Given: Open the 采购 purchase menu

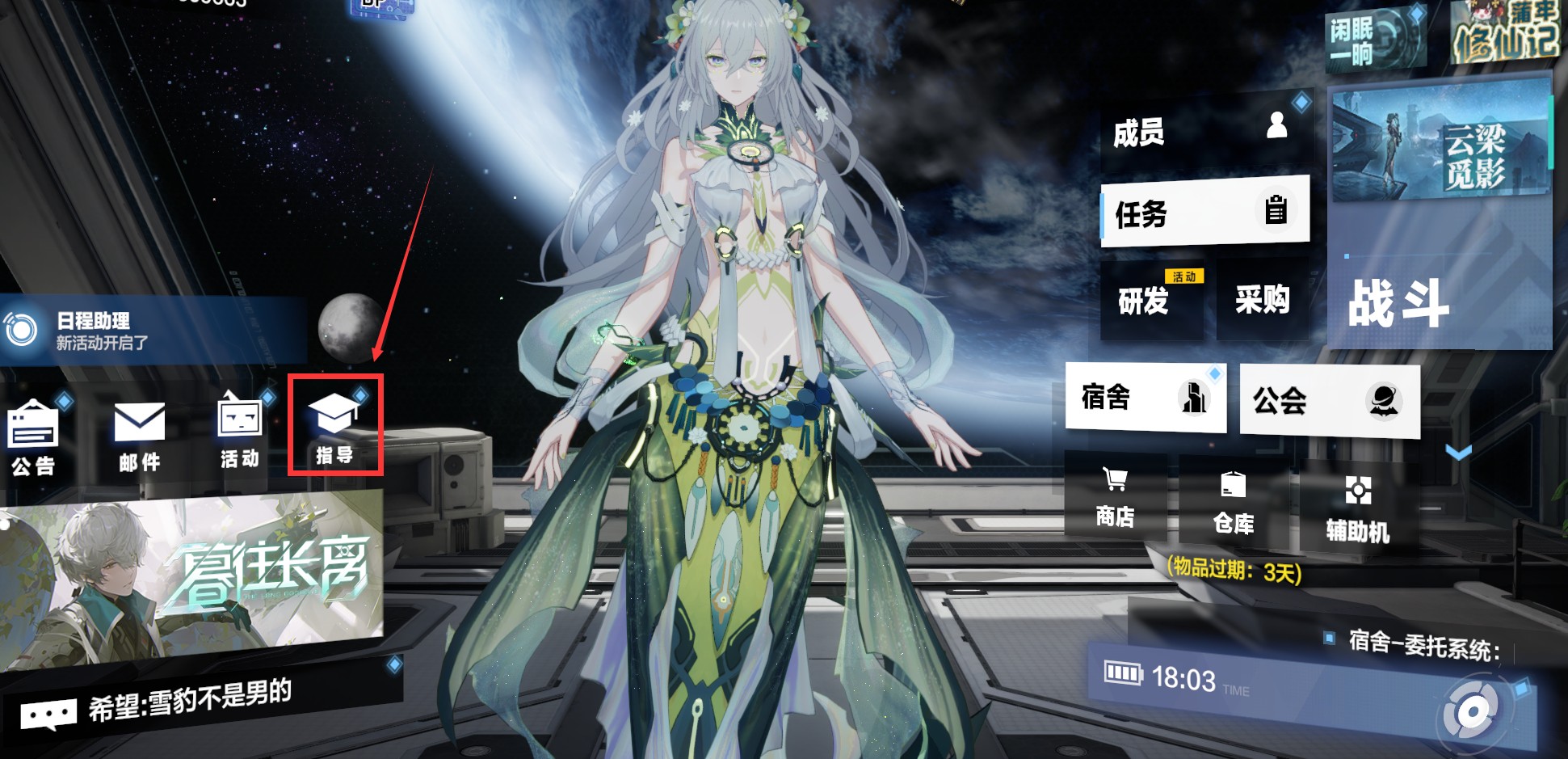Looking at the screenshot, I should point(1261,301).
